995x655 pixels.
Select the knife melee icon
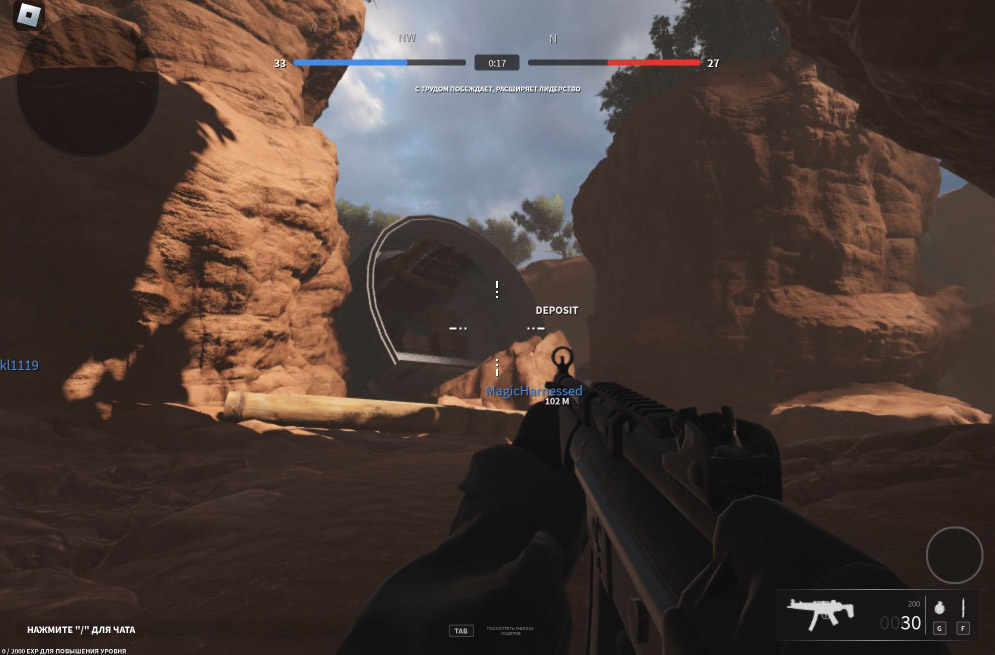click(963, 607)
